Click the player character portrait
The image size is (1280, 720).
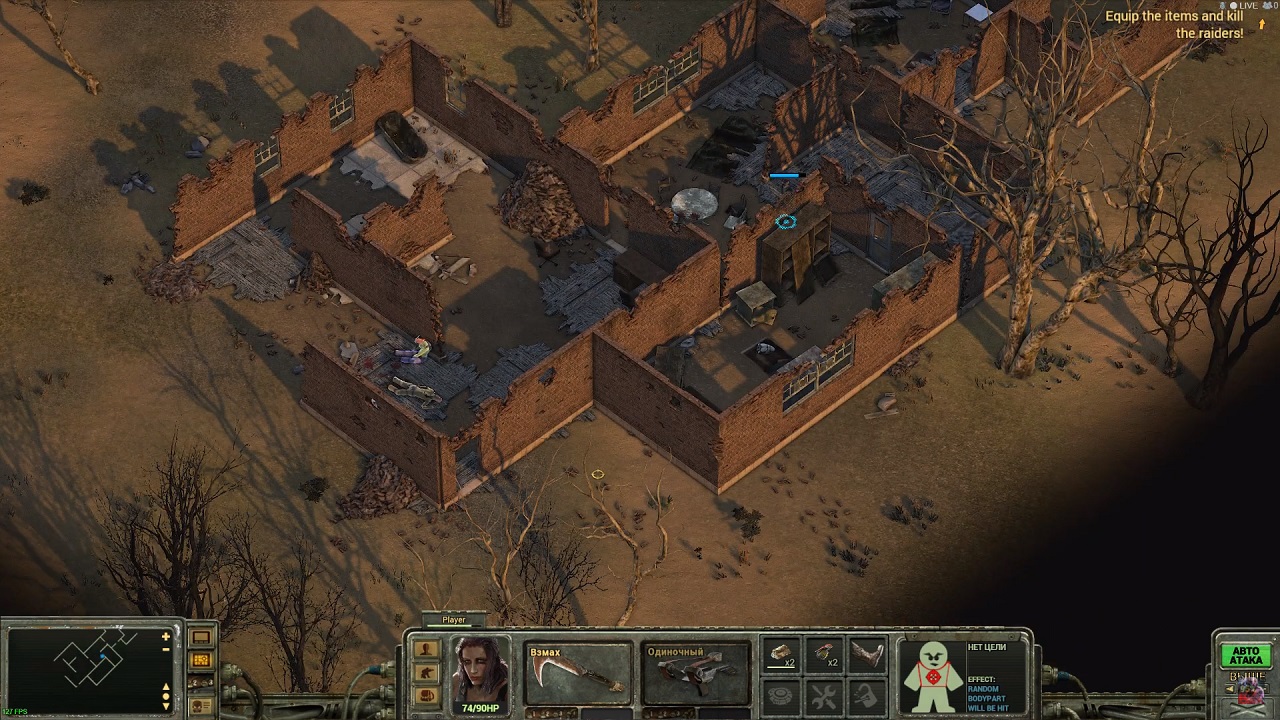(480, 670)
